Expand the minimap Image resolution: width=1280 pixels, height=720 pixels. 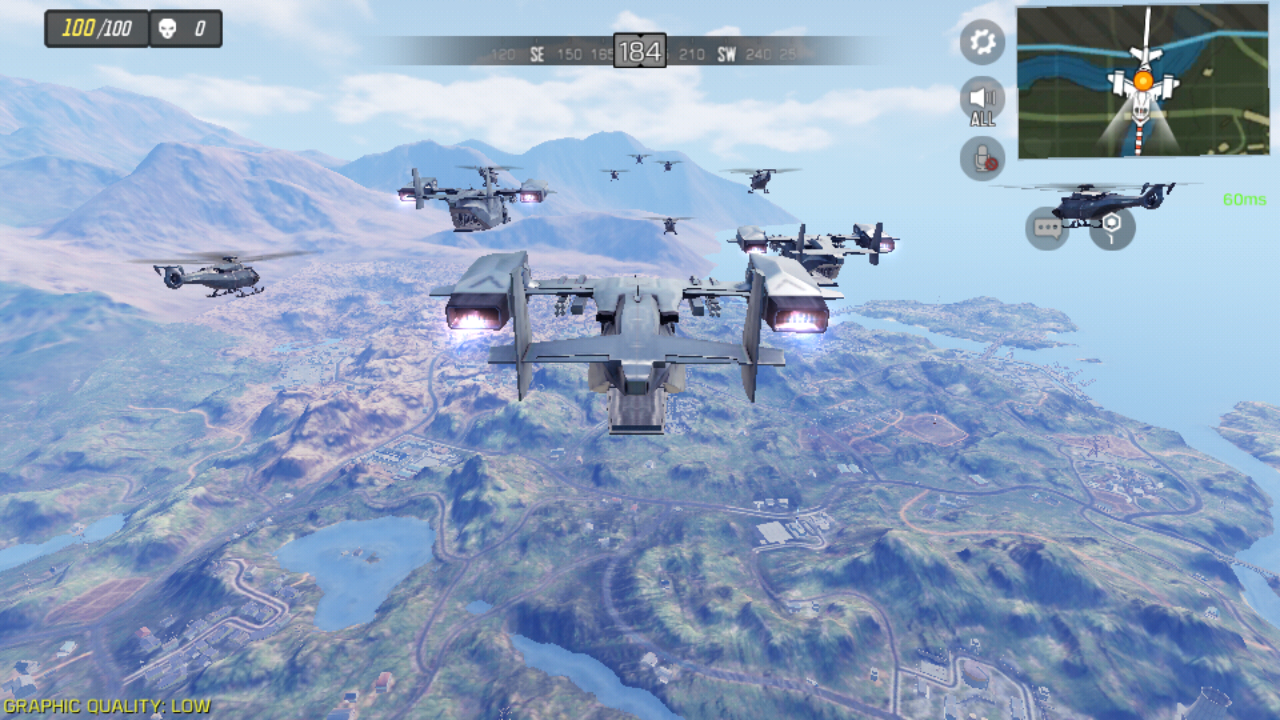1142,81
